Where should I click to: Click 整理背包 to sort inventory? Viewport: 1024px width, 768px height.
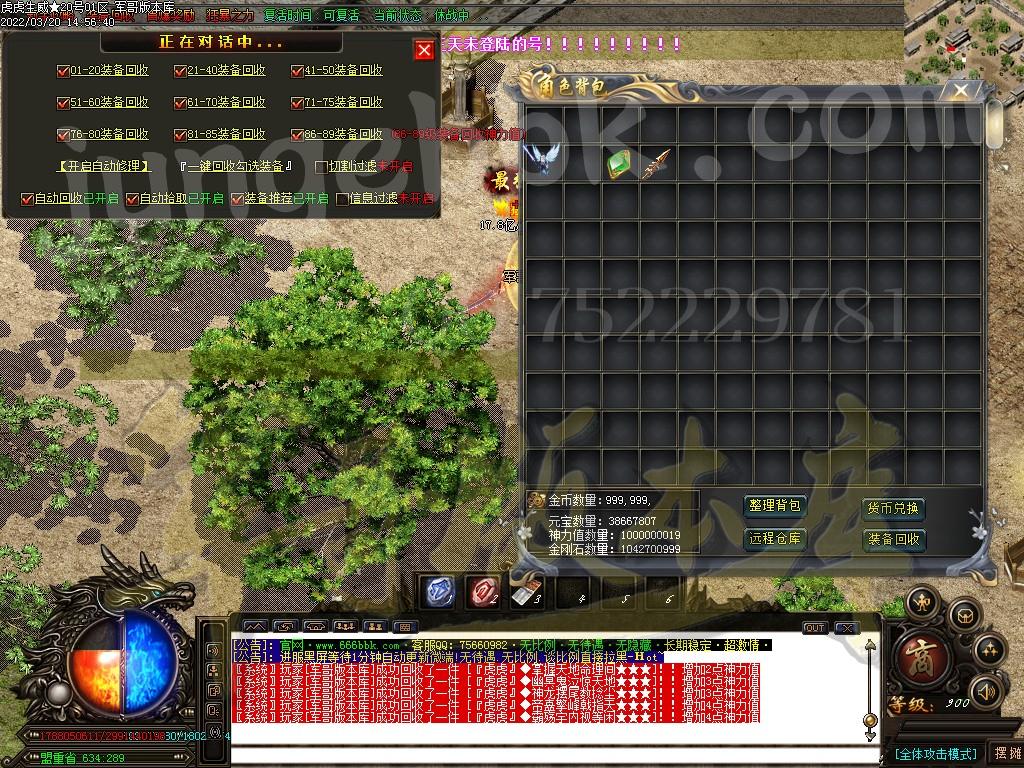coord(775,506)
